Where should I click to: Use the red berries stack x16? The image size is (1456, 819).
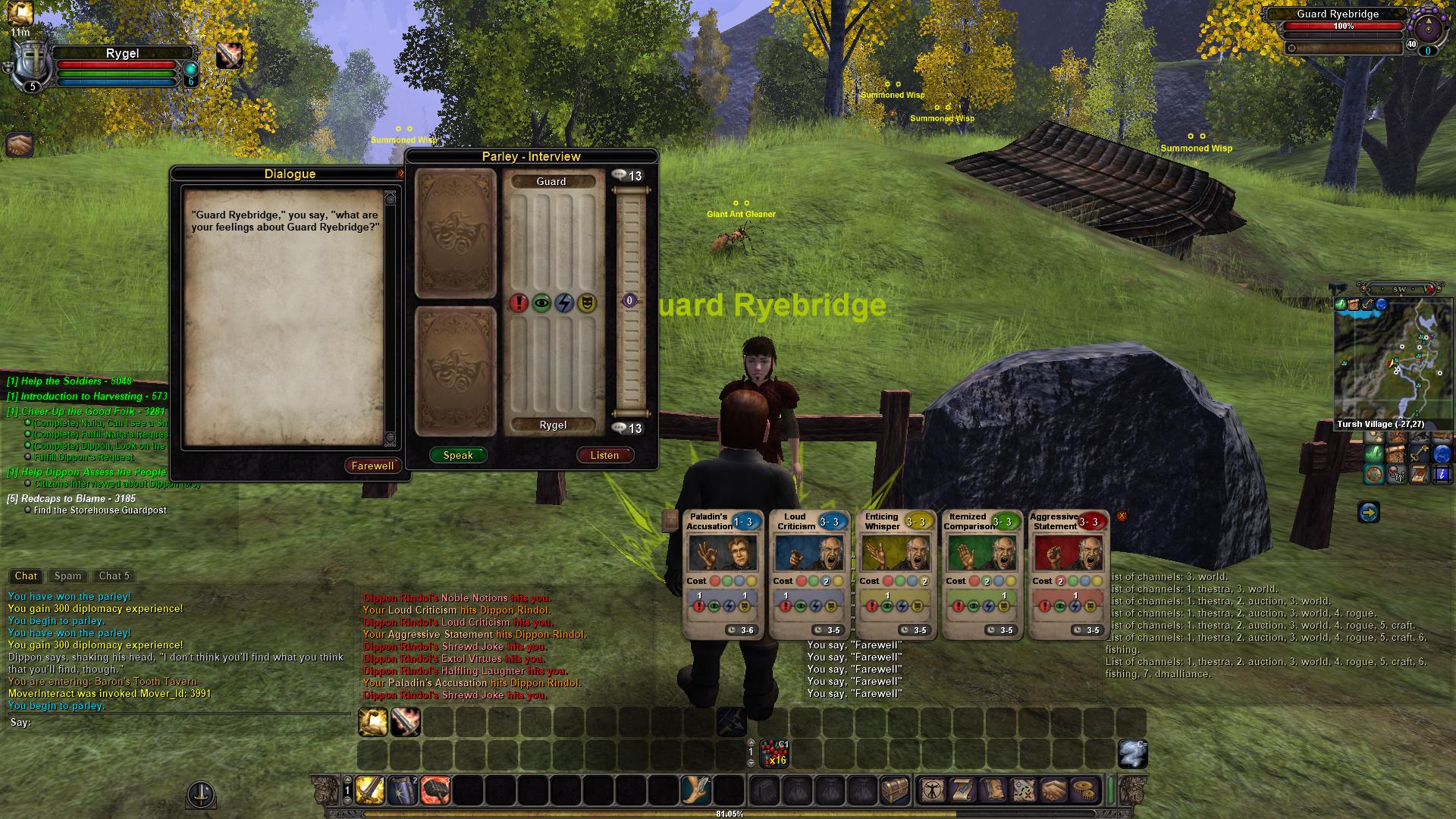pos(773,754)
